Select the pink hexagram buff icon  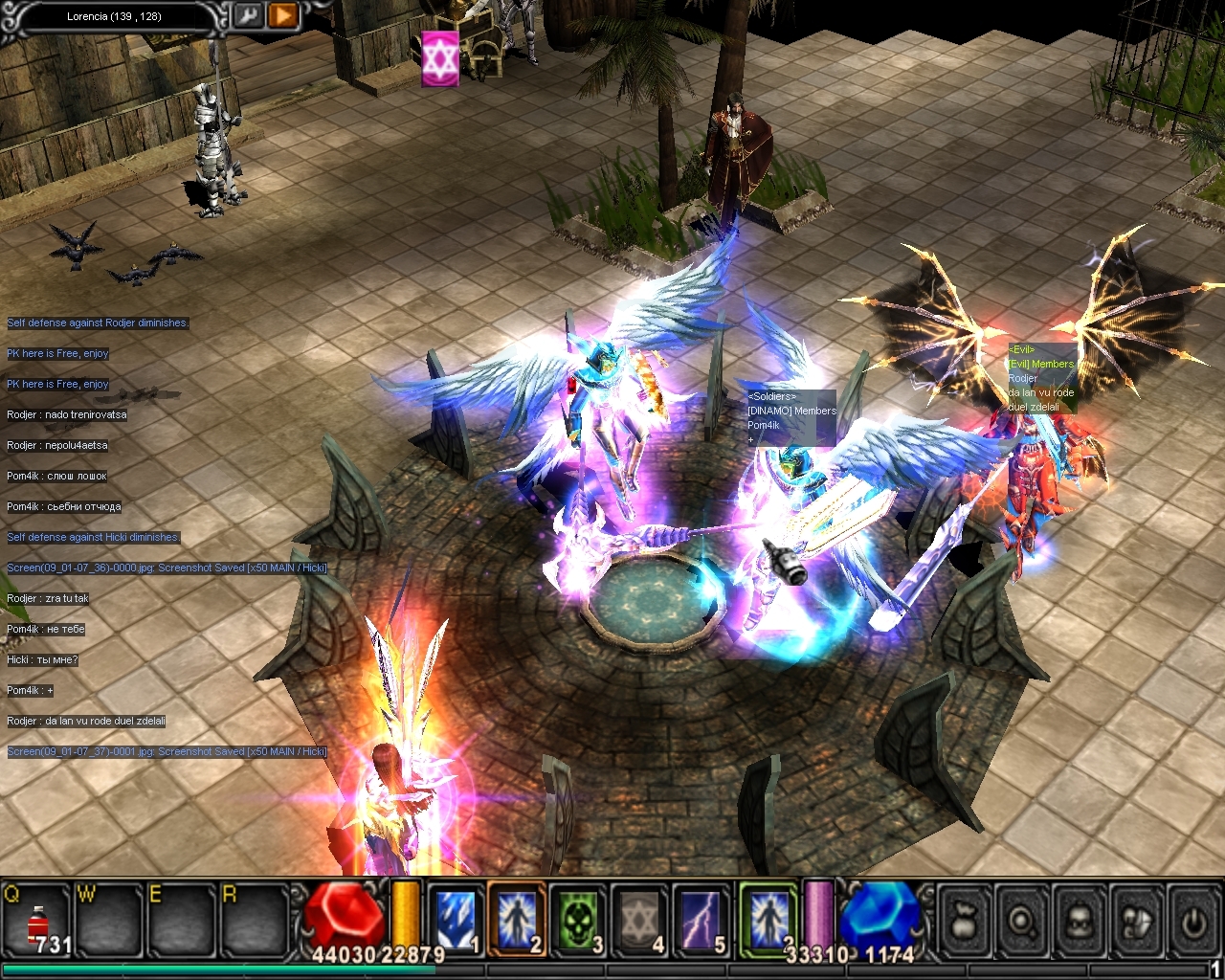click(x=440, y=58)
